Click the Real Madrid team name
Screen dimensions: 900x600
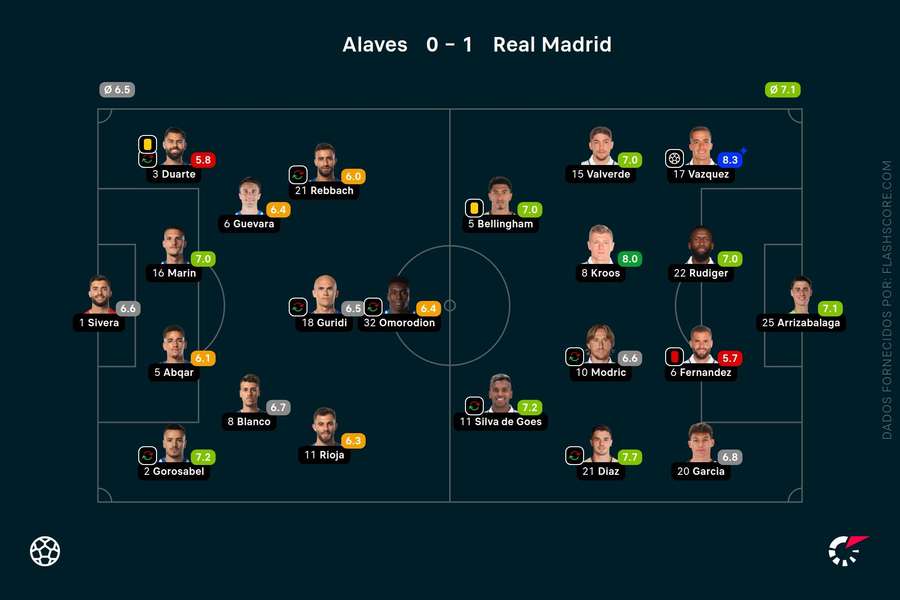coord(552,45)
